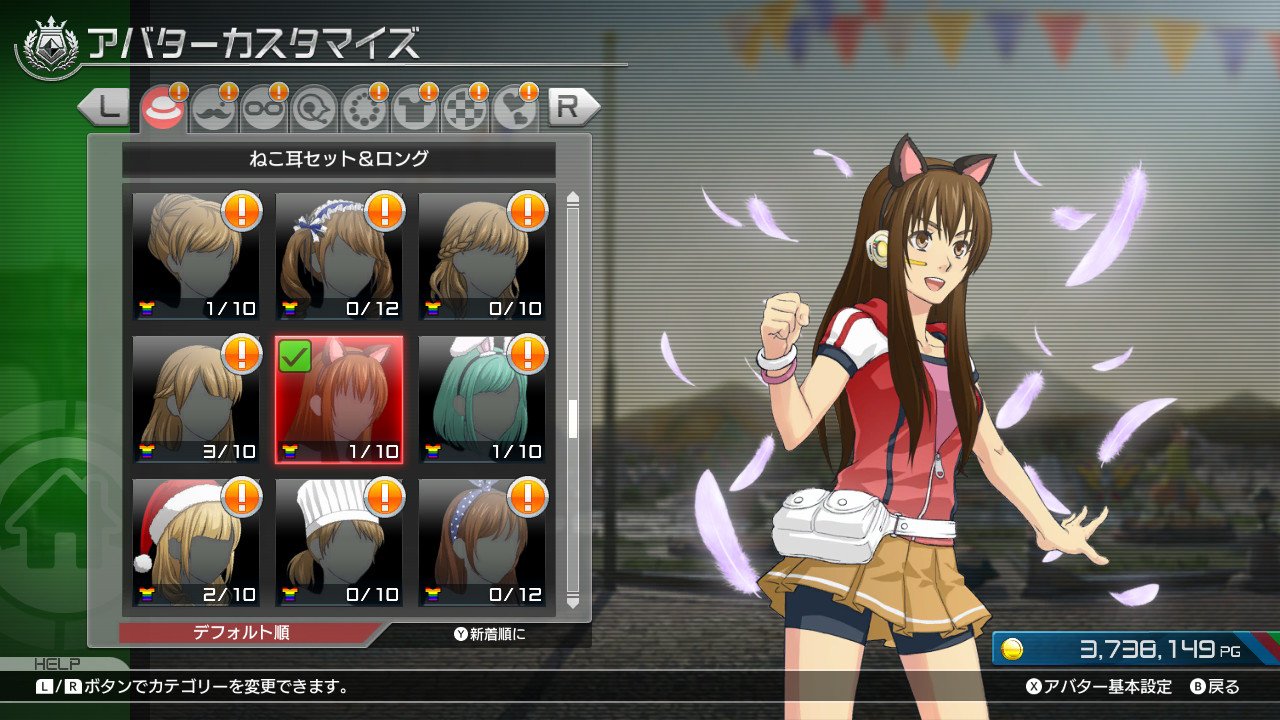Click the orange exclamation badge on the chef hat item
This screenshot has height=720, width=1280.
click(x=384, y=498)
